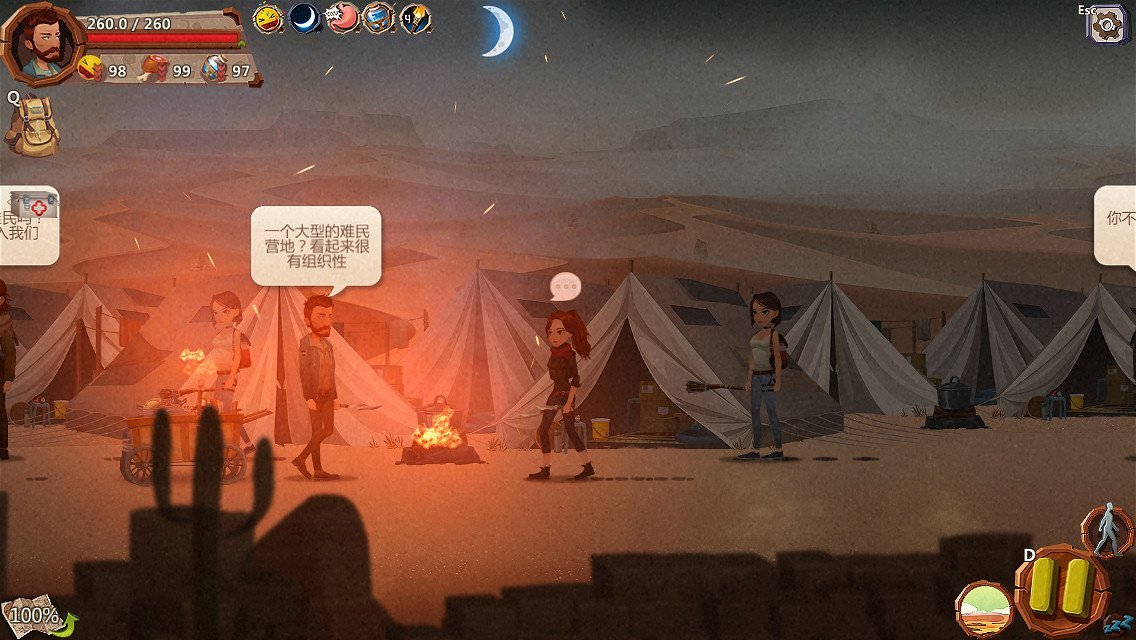
Task: View the yellow tired-face status icon
Action: pos(267,18)
